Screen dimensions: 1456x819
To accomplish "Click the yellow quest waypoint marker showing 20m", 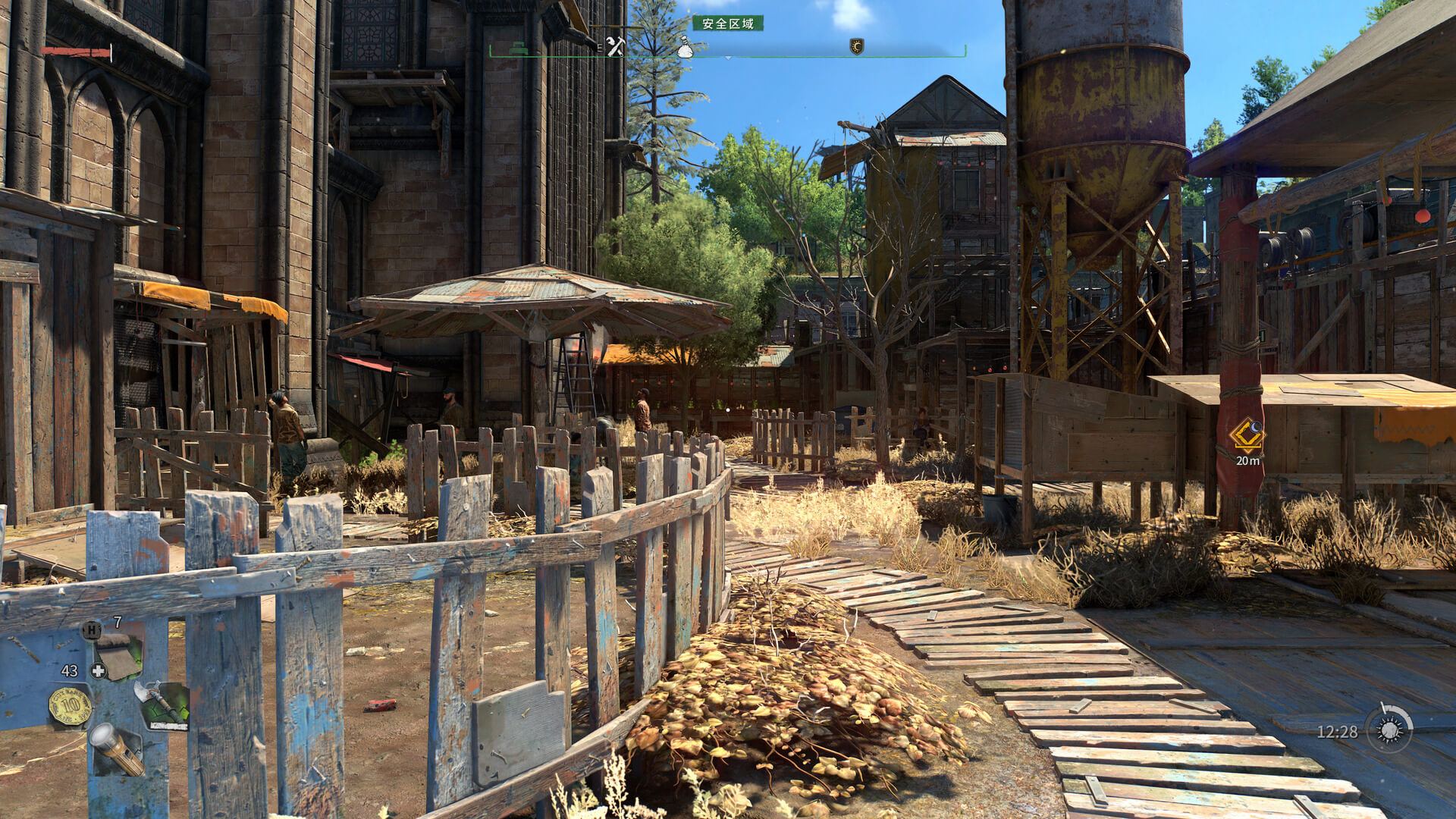I will point(1246,434).
